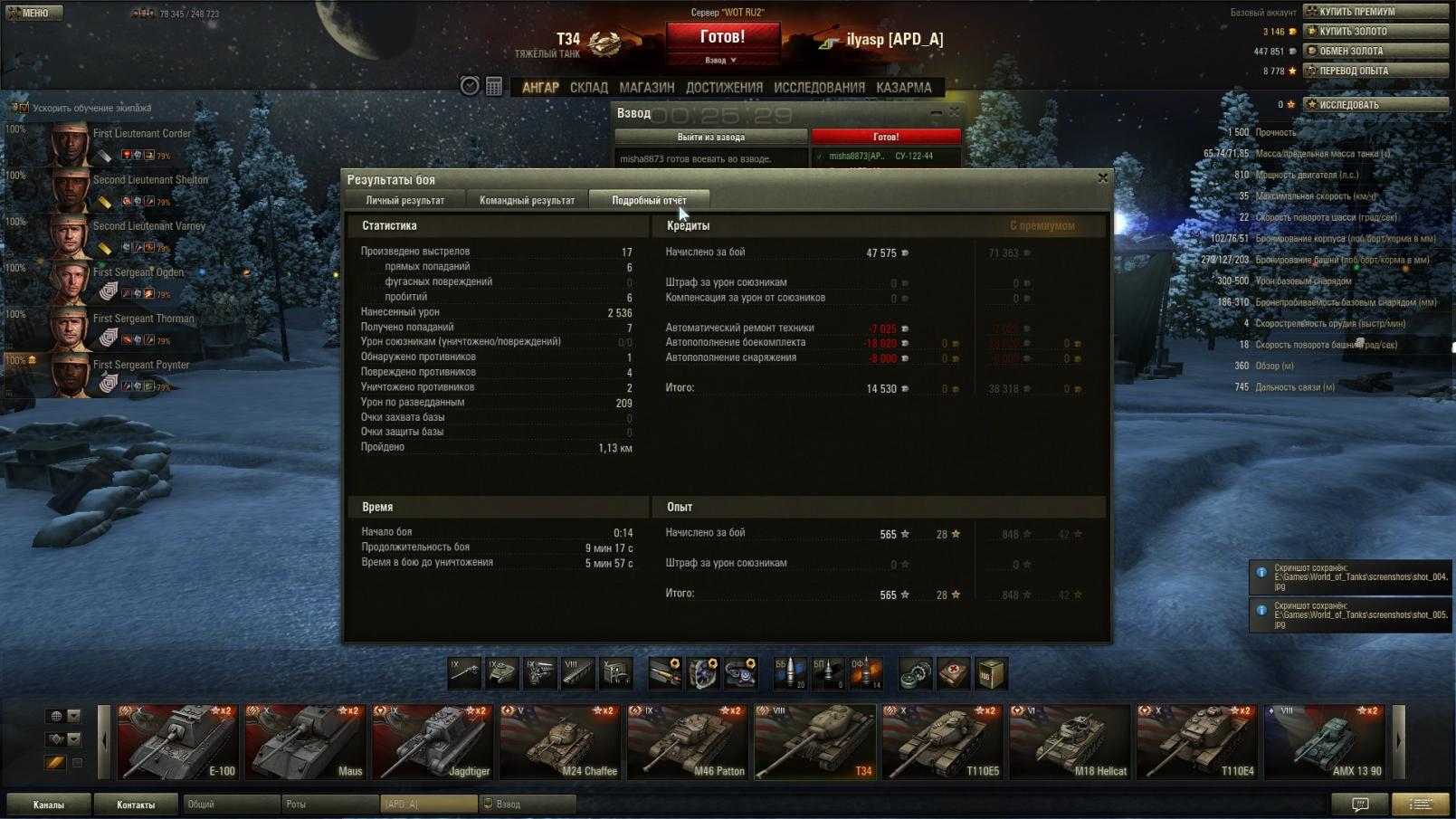This screenshot has height=819, width=1456.
Task: Choose the AMX 13 90 tank
Action: (1324, 742)
